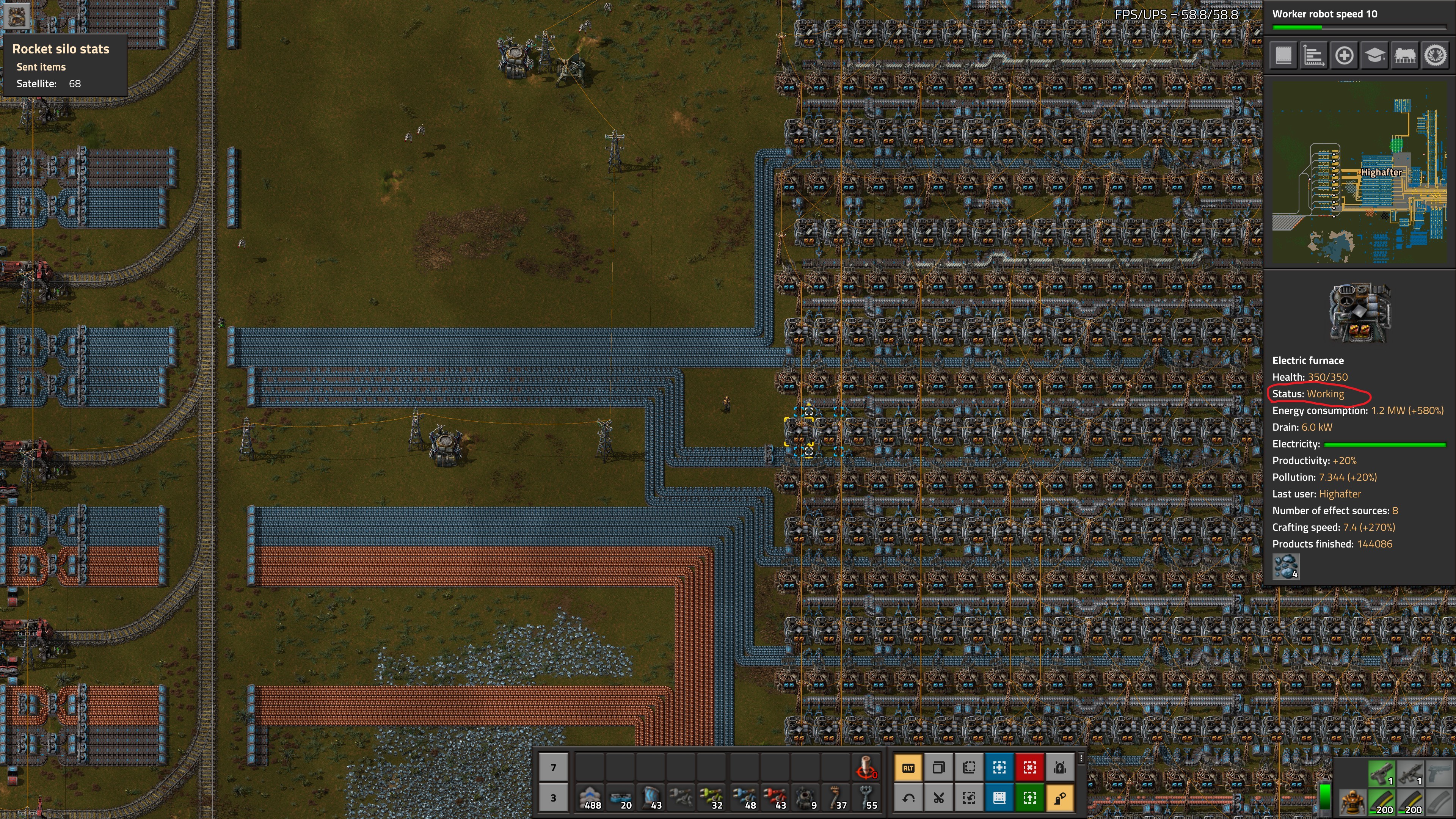Select the scissors cut tool
This screenshot has height=819, width=1456.
938,797
